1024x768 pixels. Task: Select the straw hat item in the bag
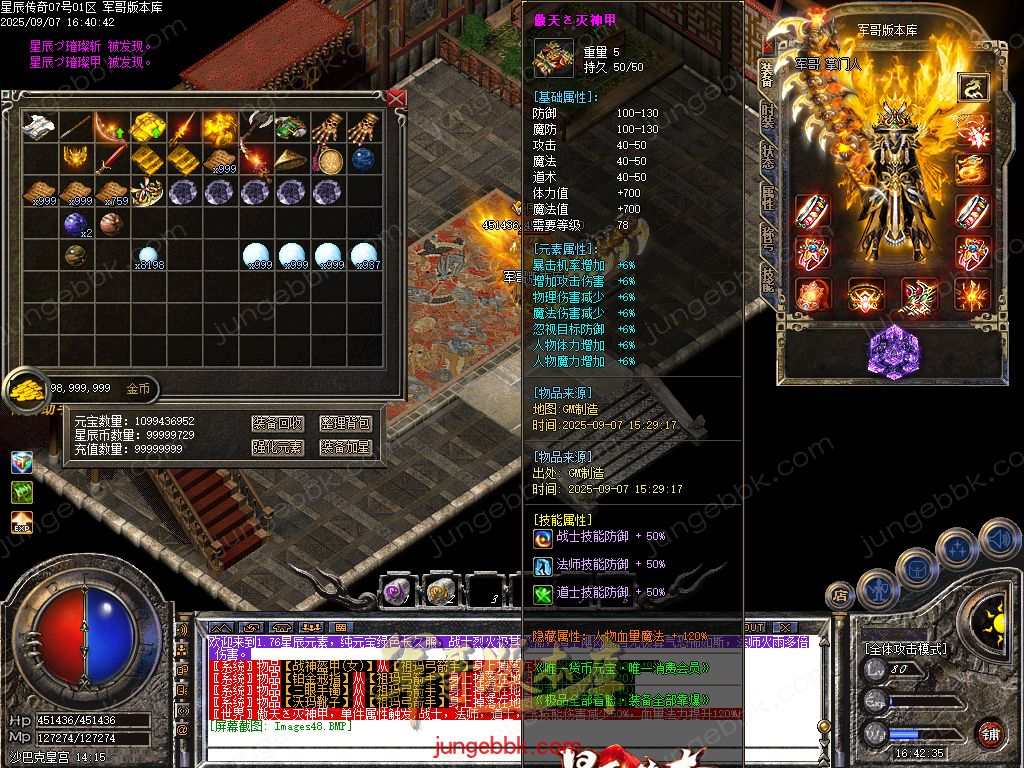(294, 159)
